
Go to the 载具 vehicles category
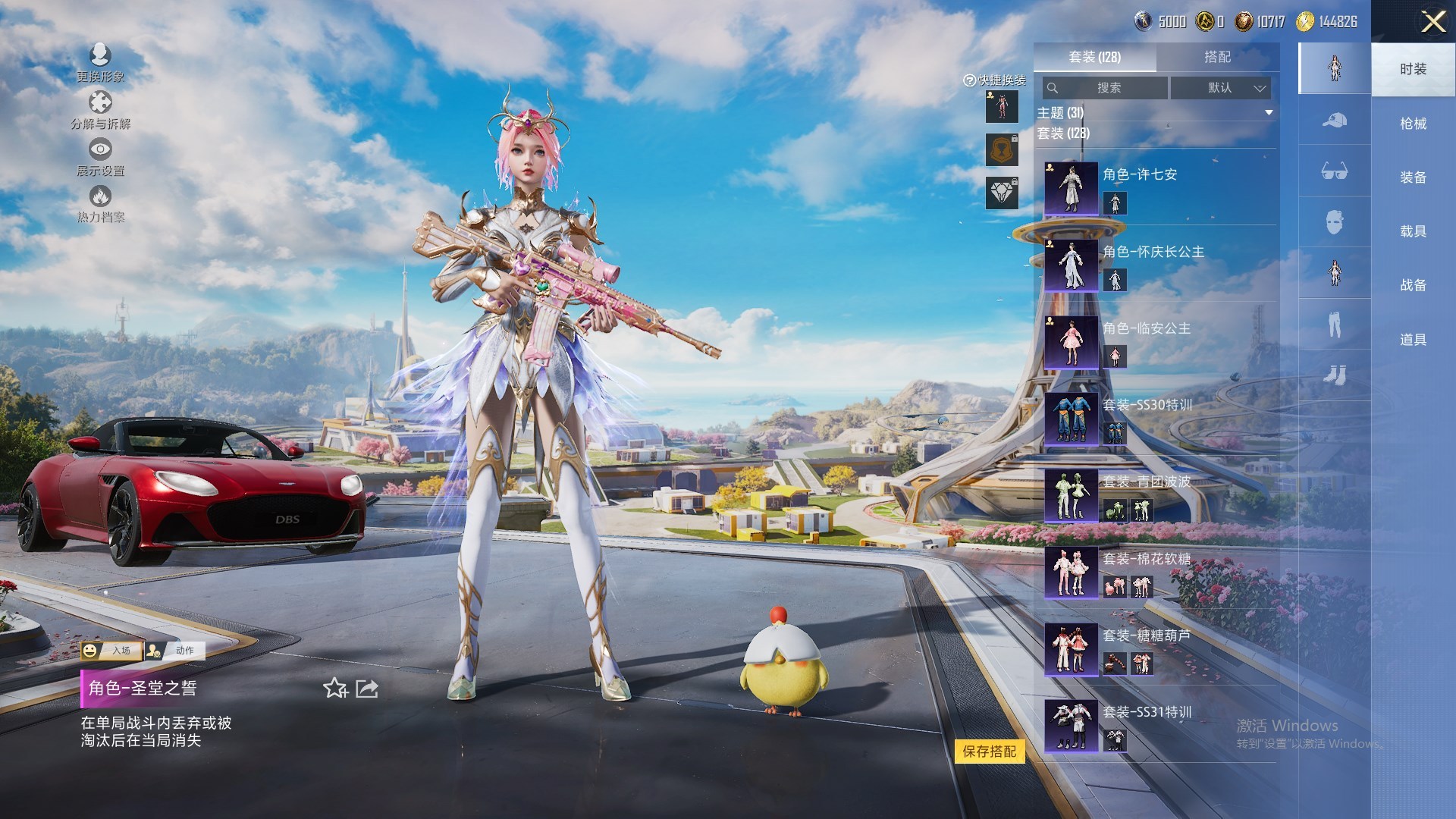1413,231
